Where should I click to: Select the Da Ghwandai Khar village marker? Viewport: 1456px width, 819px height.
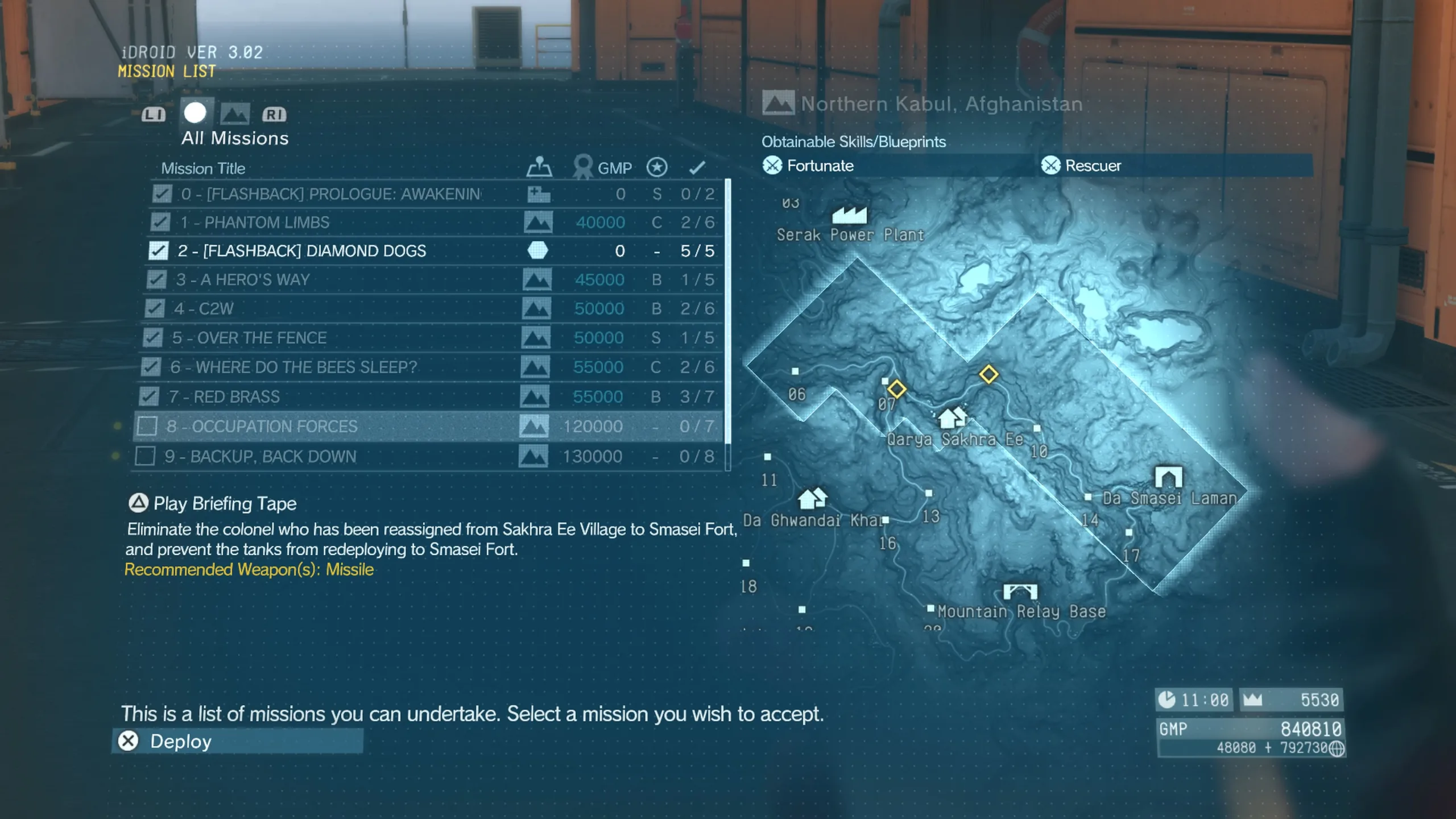click(812, 498)
